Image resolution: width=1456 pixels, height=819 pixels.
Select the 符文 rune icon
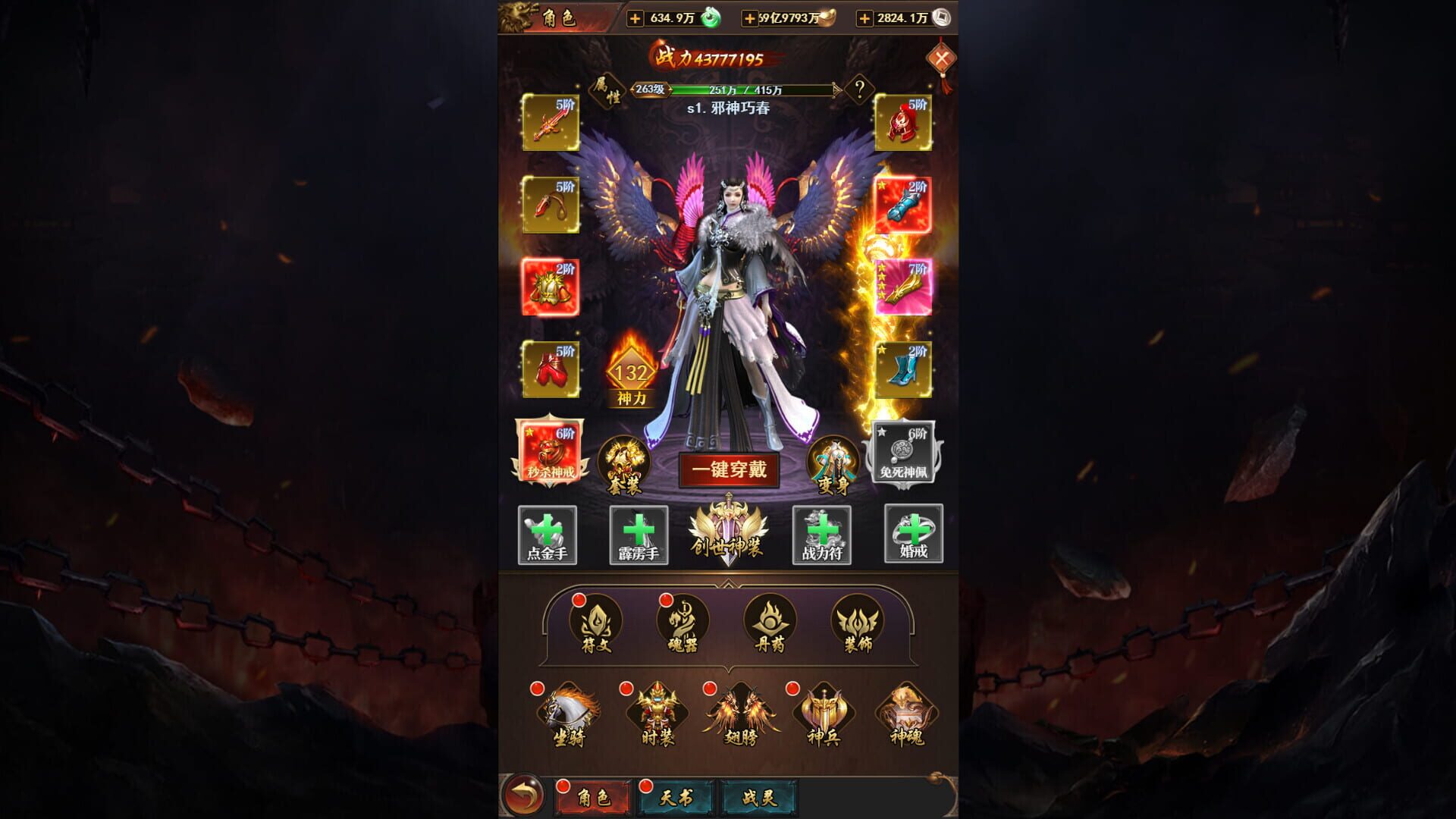pos(596,623)
